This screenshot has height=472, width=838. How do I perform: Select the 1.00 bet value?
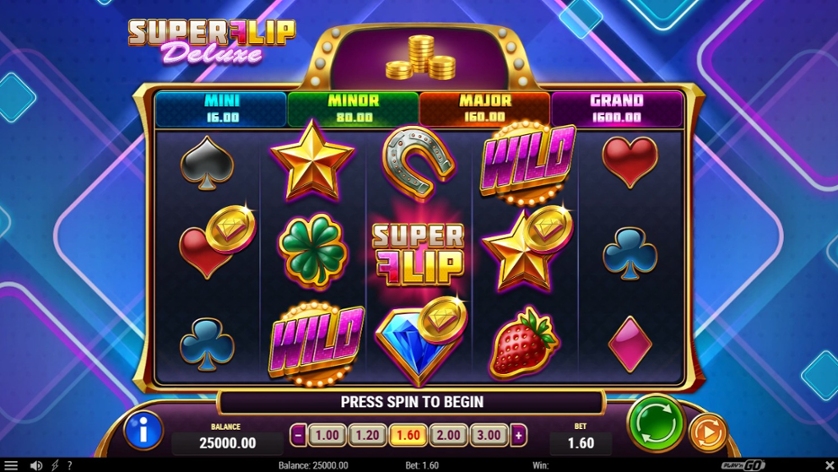(x=326, y=435)
